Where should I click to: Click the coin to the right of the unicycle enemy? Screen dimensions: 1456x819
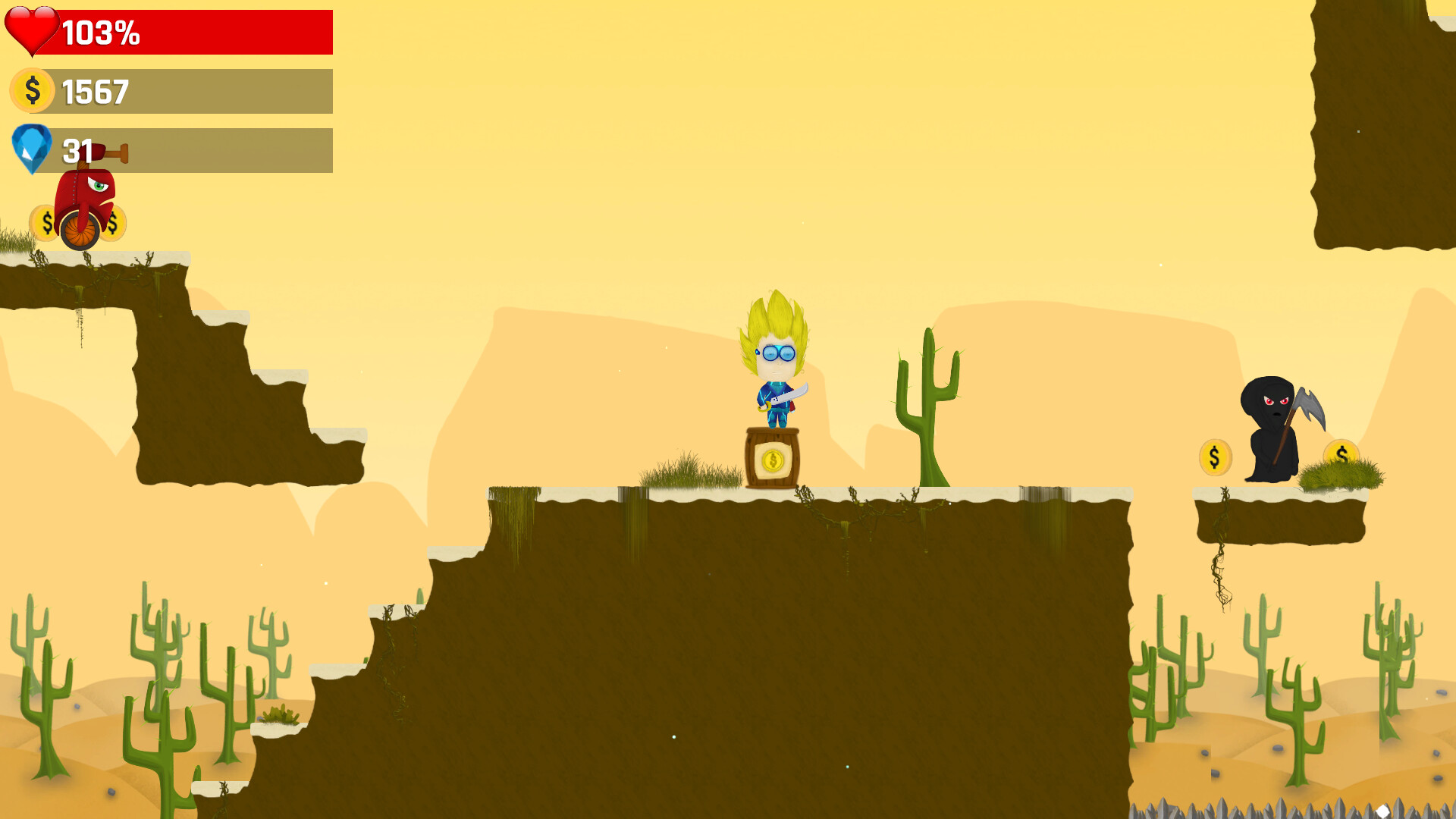point(114,224)
